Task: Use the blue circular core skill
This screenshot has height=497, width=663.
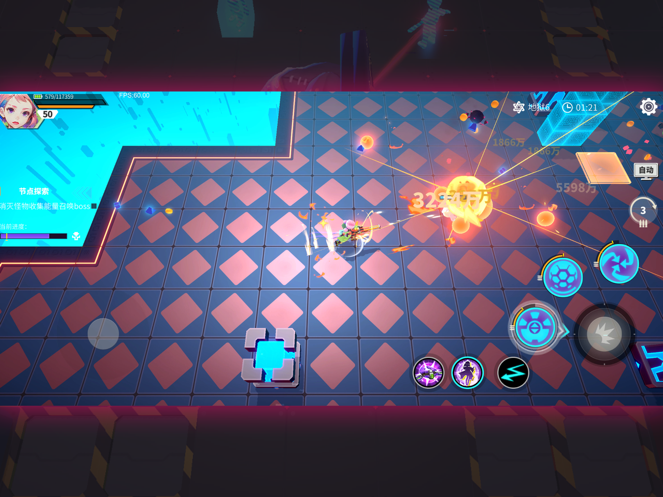Action: point(535,328)
